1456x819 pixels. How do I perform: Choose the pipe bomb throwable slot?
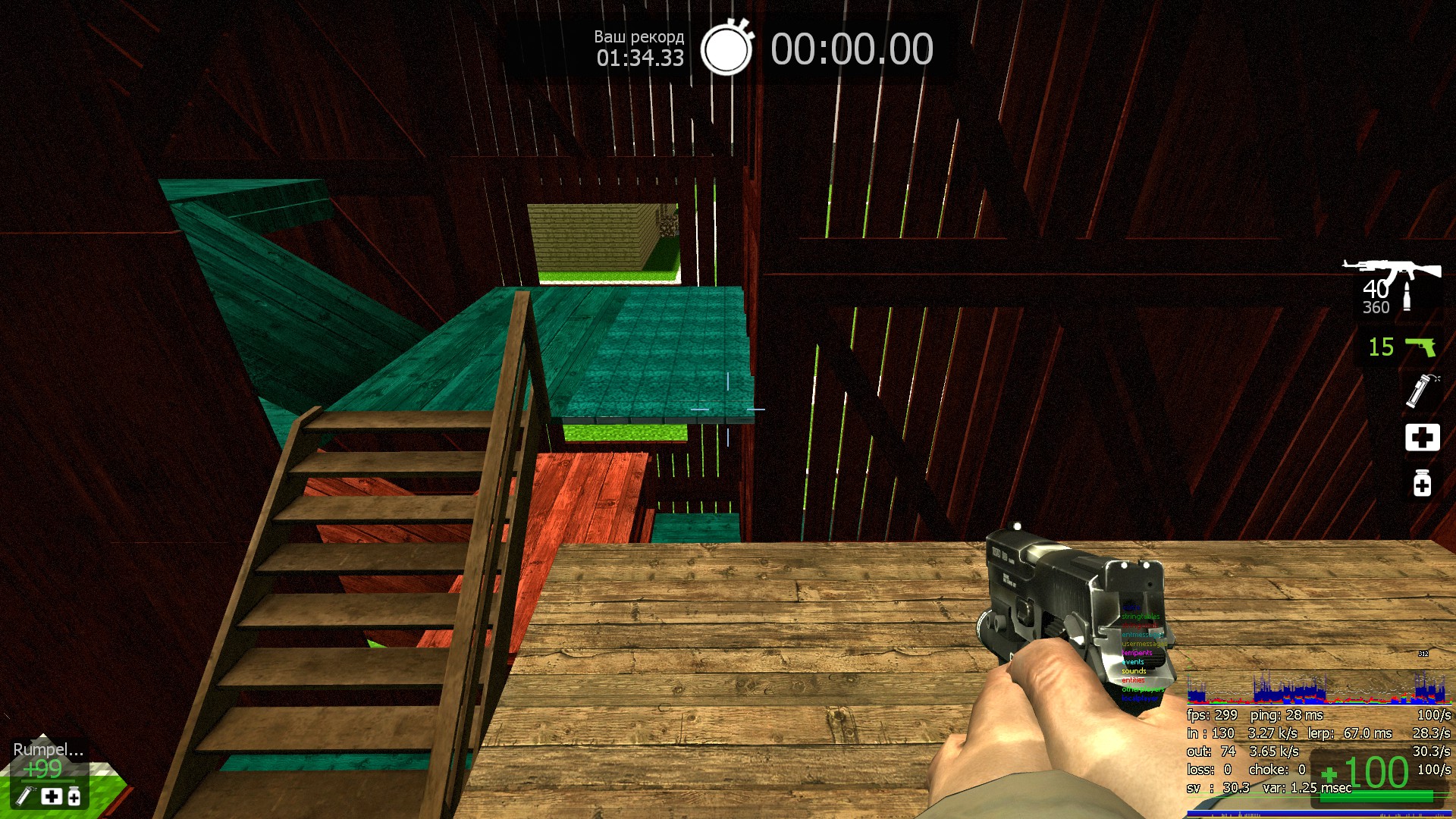tap(1421, 391)
